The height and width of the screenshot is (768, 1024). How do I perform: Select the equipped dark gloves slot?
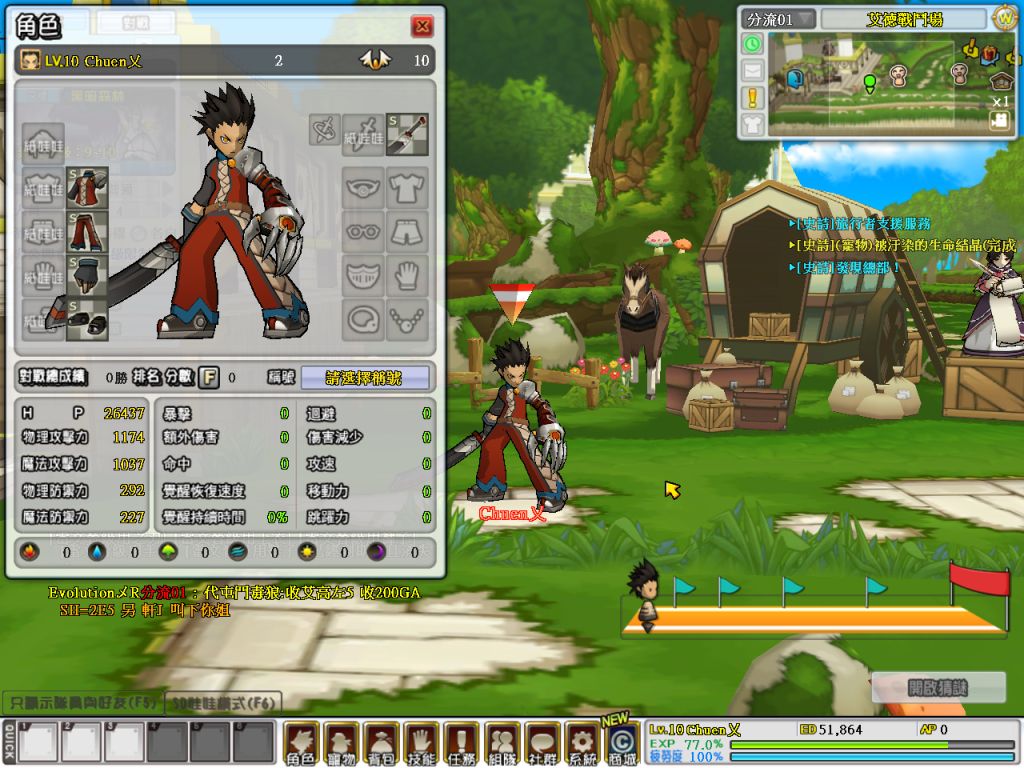87,276
